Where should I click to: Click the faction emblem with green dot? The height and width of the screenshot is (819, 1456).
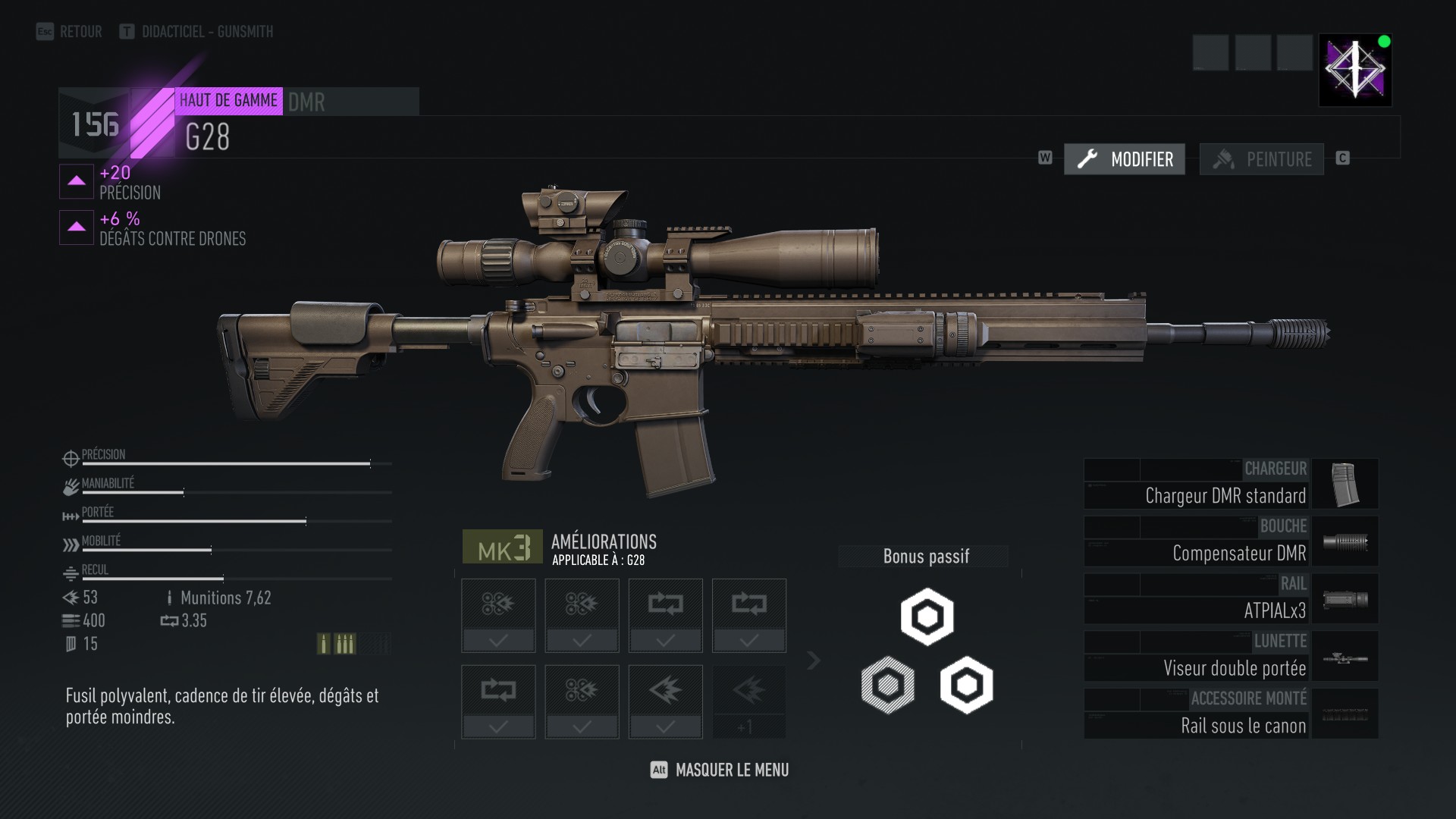tap(1355, 70)
